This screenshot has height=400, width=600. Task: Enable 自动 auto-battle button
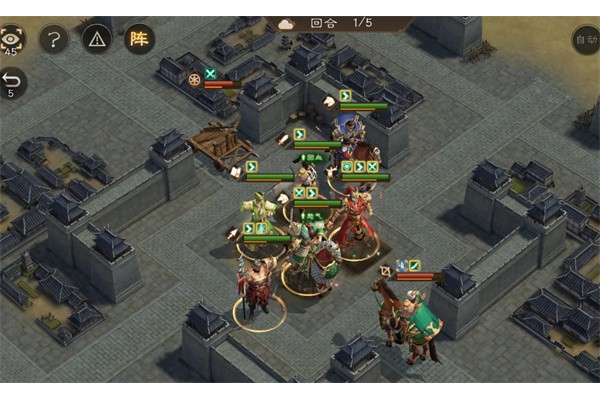(x=586, y=40)
